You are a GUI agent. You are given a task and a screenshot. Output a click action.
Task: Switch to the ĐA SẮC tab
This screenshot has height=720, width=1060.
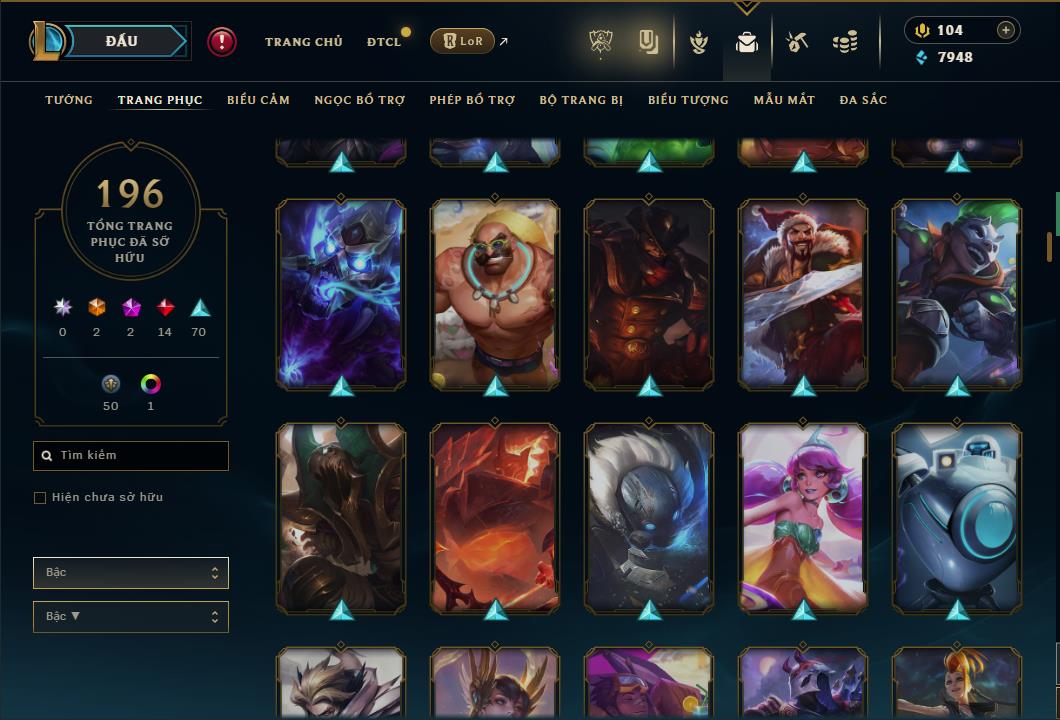coord(863,100)
